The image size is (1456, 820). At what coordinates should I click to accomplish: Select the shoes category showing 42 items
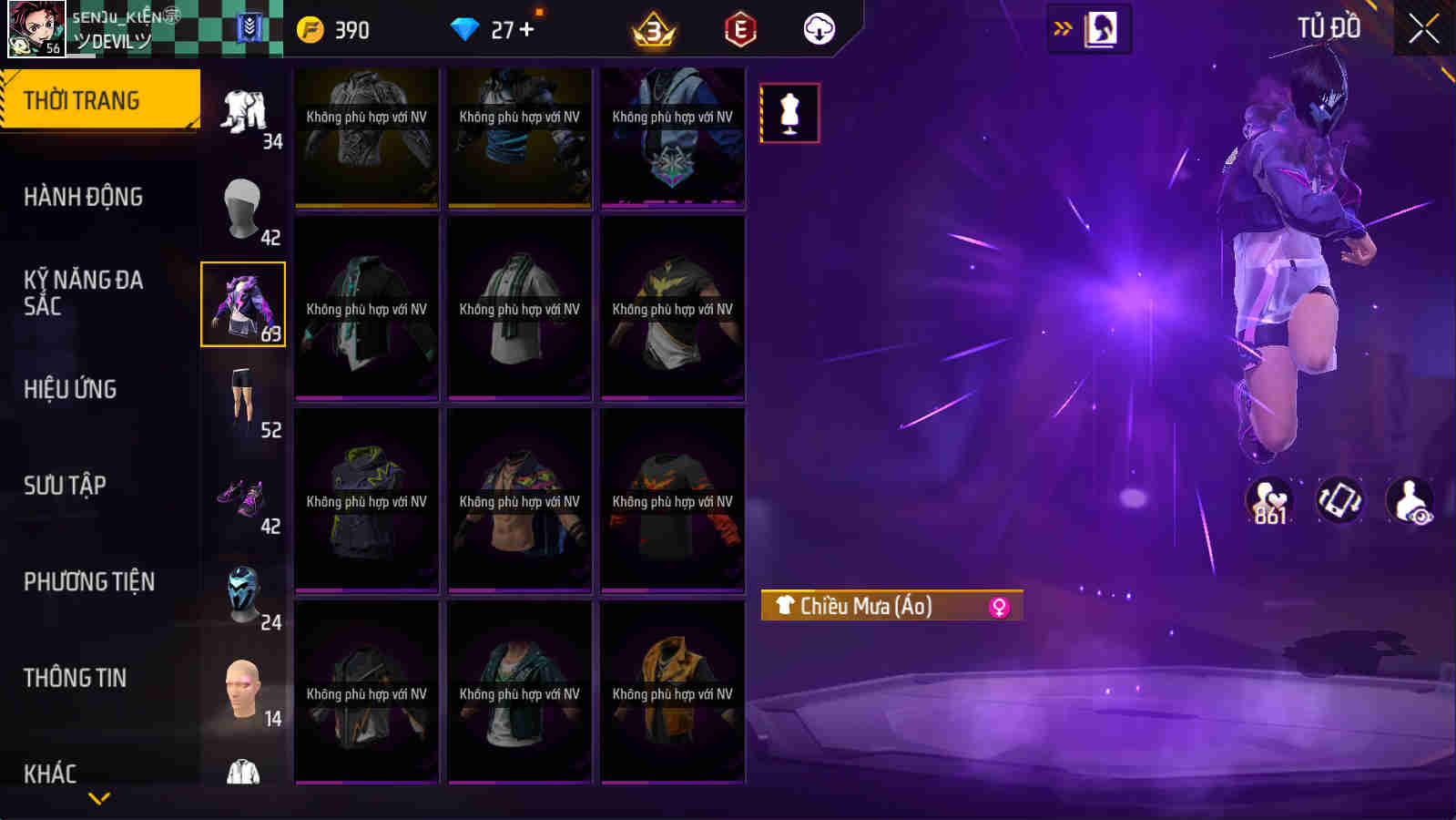coord(242,497)
